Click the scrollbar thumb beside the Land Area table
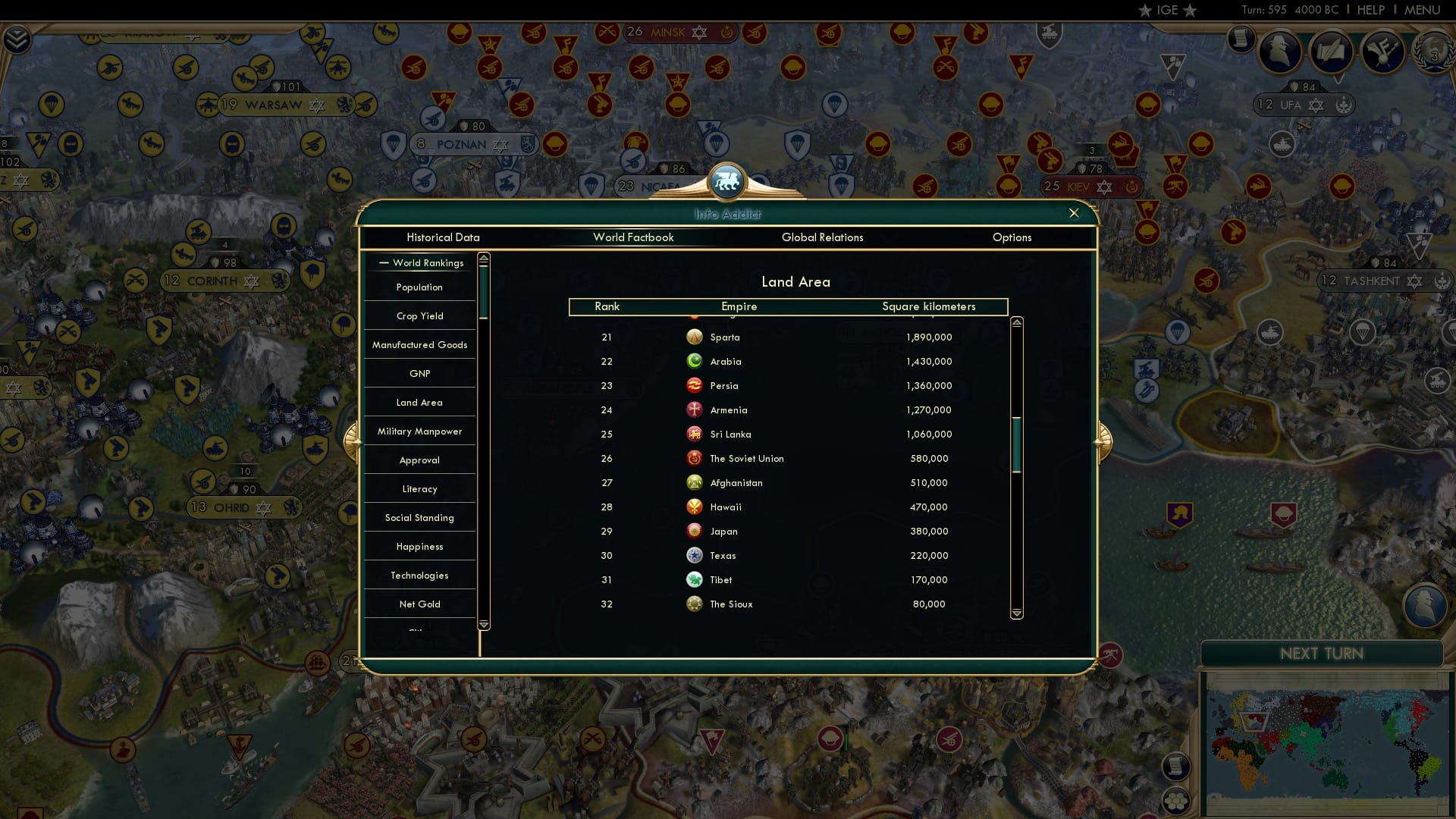Image resolution: width=1456 pixels, height=819 pixels. click(1016, 440)
